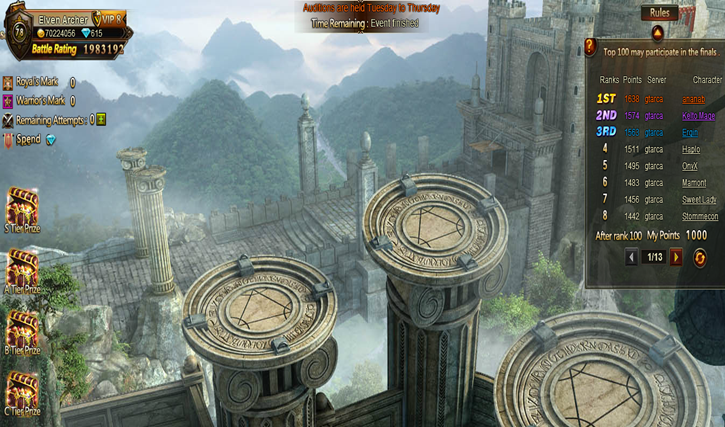View fourth-ranked player Haplo
This screenshot has height=427, width=725.
(693, 149)
